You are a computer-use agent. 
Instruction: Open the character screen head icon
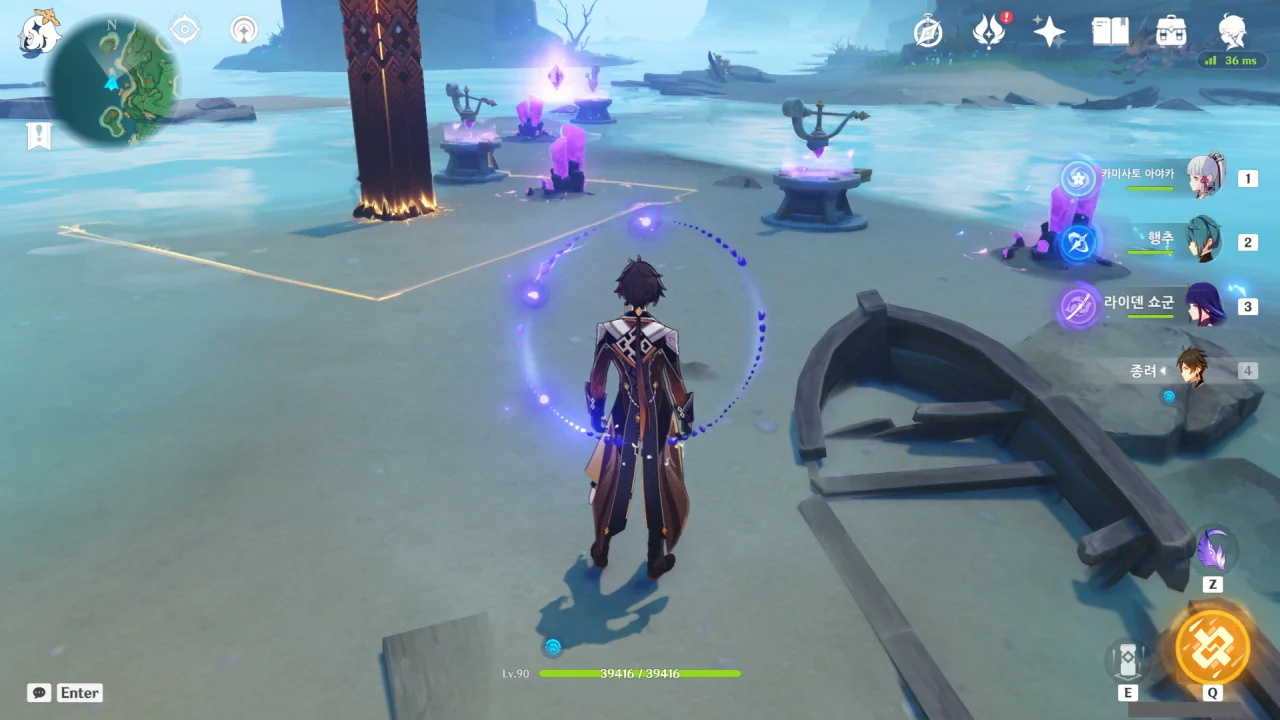[1232, 30]
